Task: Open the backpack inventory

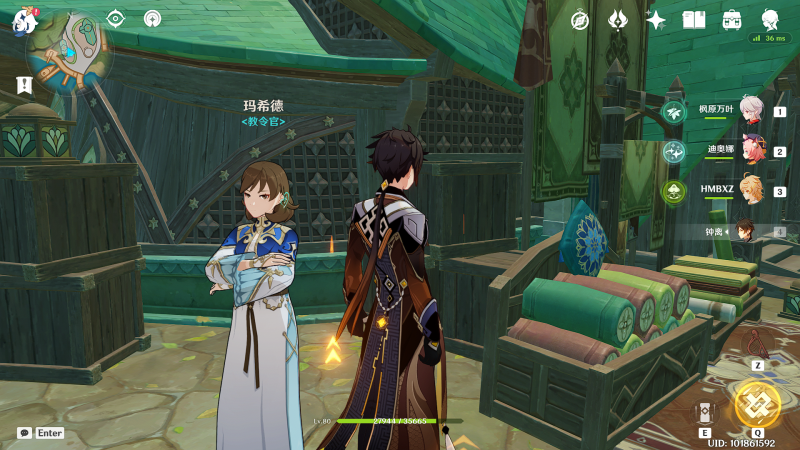Action: (x=732, y=20)
